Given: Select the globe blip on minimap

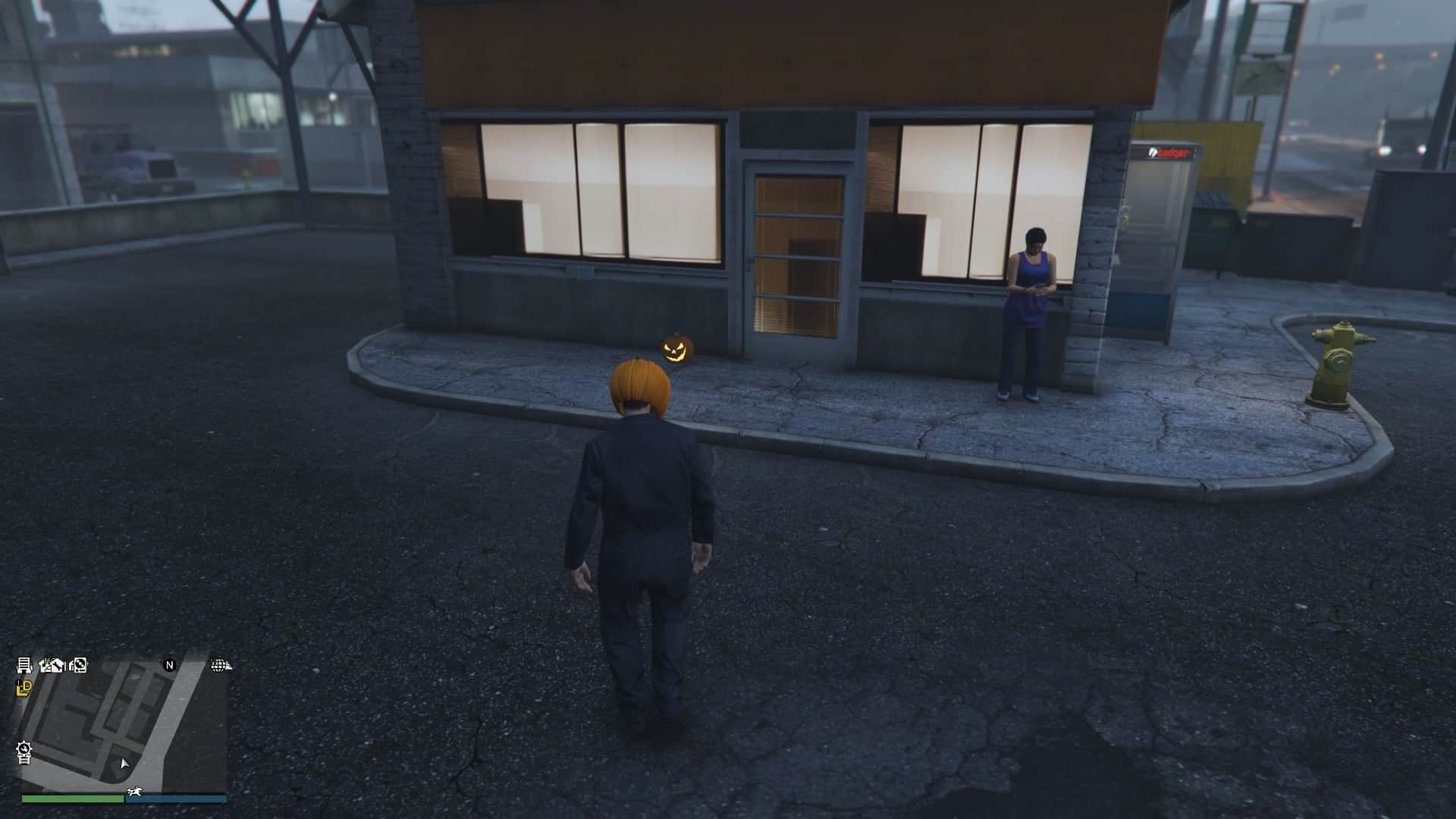Looking at the screenshot, I should pos(220,665).
